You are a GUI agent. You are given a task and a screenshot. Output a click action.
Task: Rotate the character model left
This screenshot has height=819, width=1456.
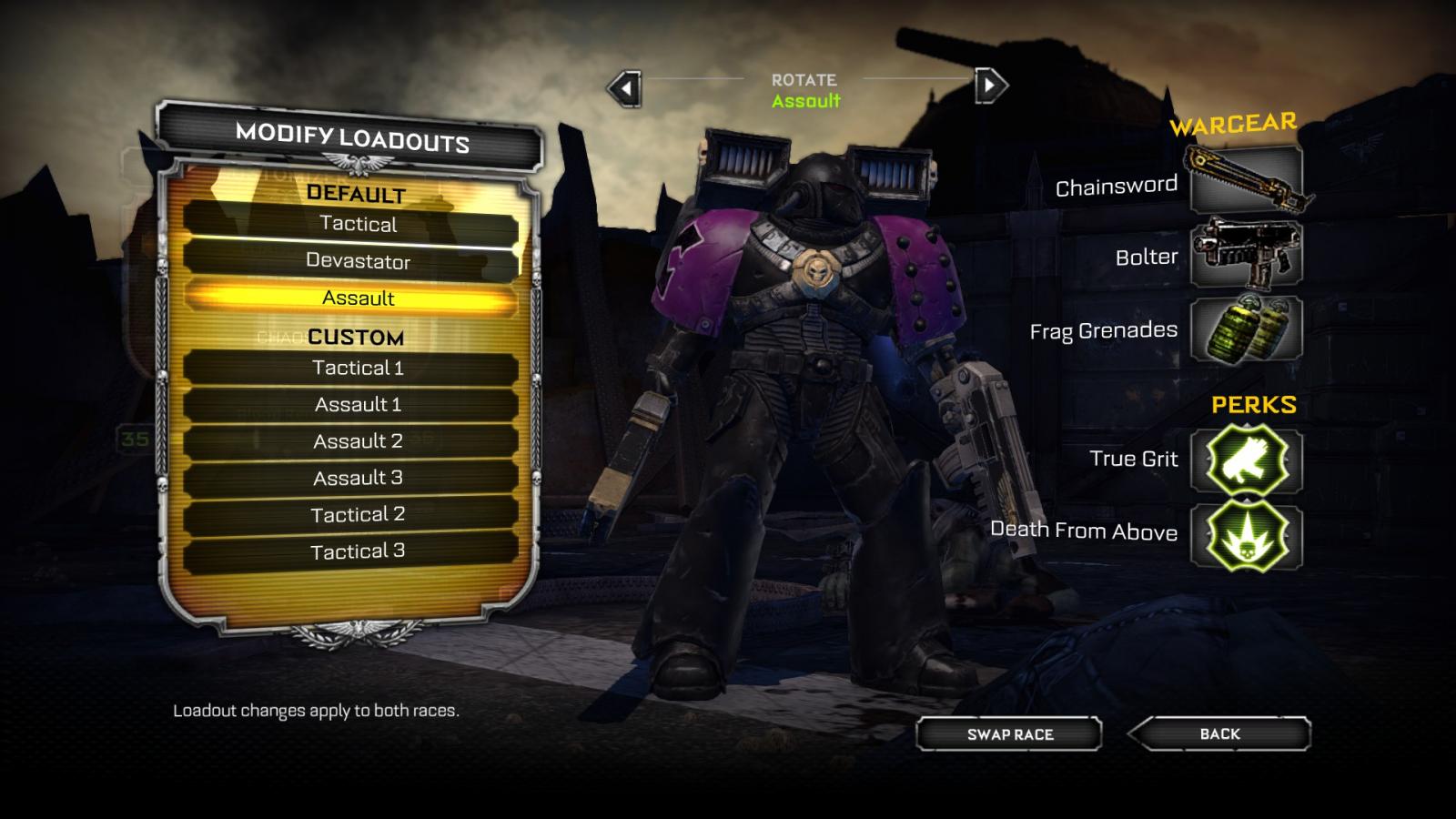click(x=625, y=88)
